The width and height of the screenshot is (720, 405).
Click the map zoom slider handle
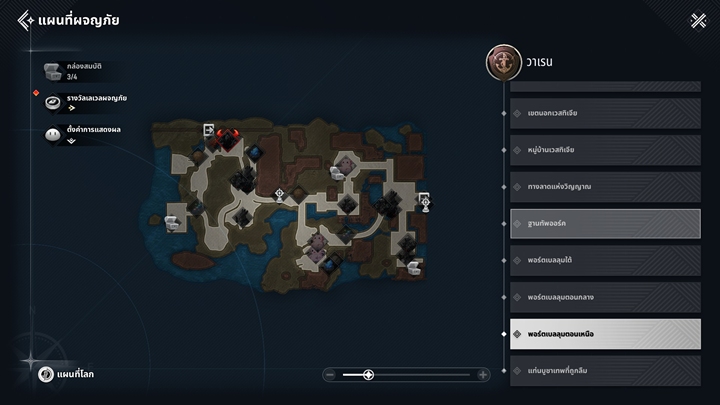[368, 375]
